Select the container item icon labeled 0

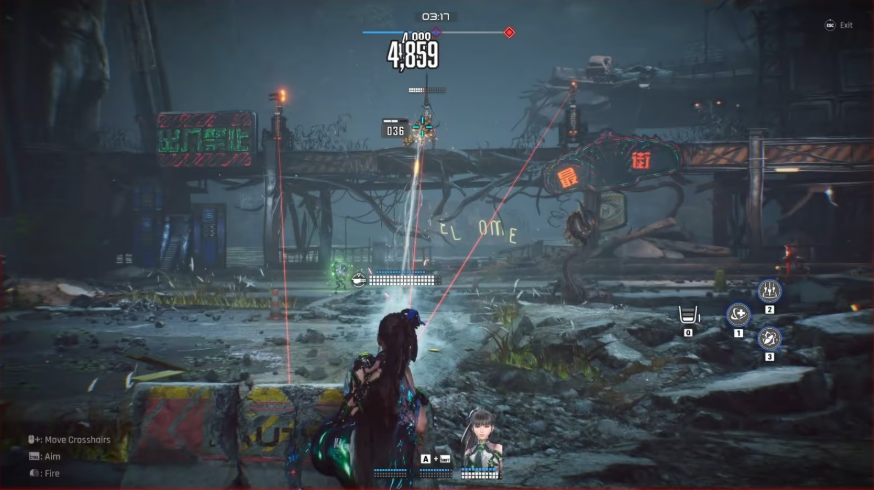coord(688,315)
